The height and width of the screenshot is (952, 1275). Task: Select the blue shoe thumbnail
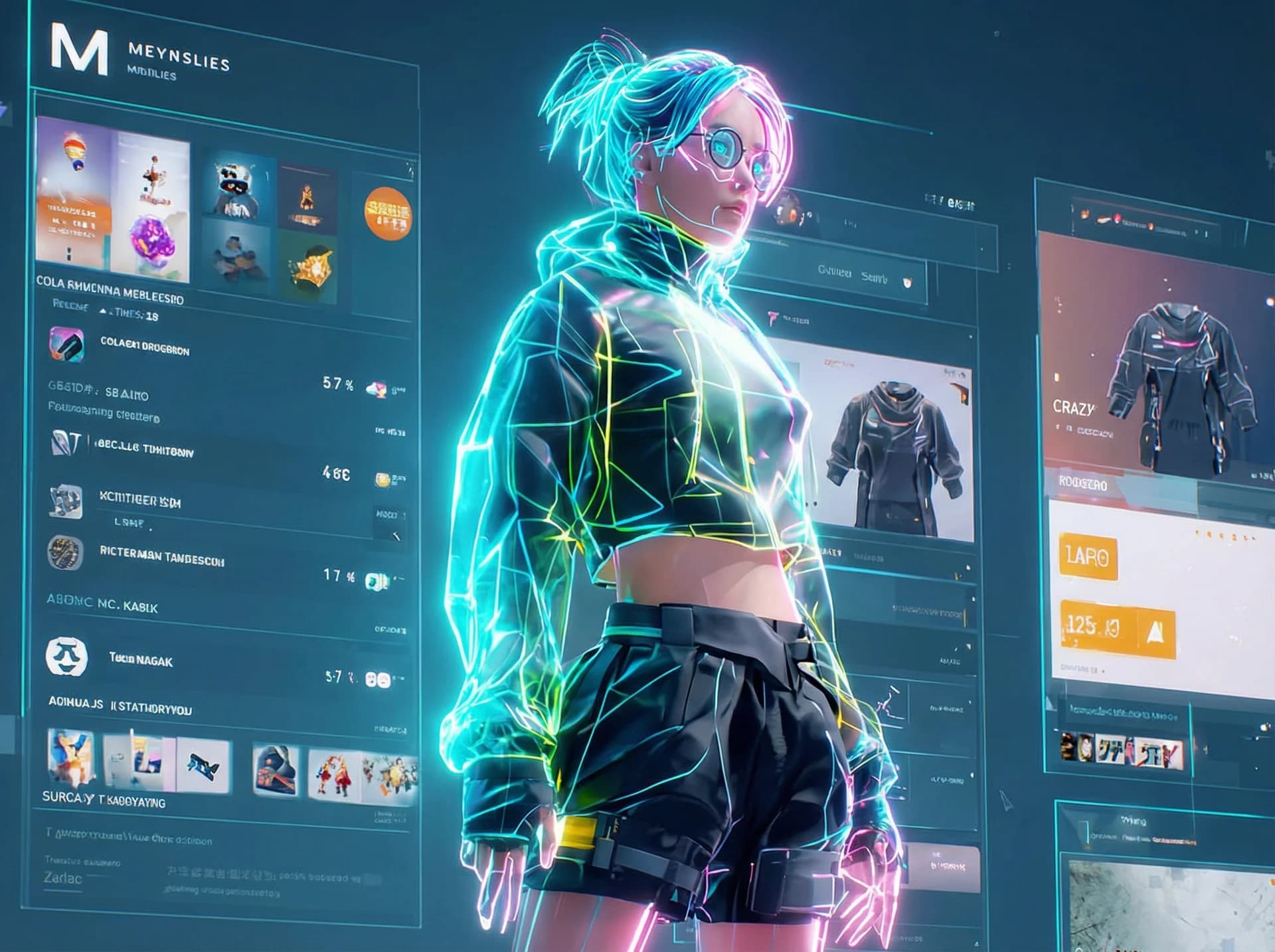click(x=204, y=767)
